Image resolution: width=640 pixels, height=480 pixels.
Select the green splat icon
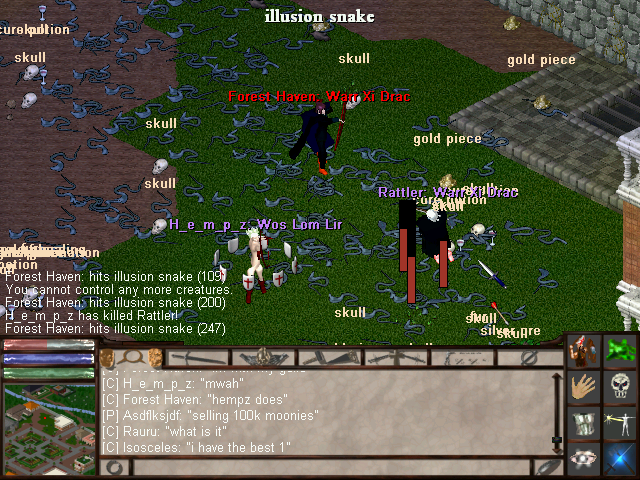[621, 351]
